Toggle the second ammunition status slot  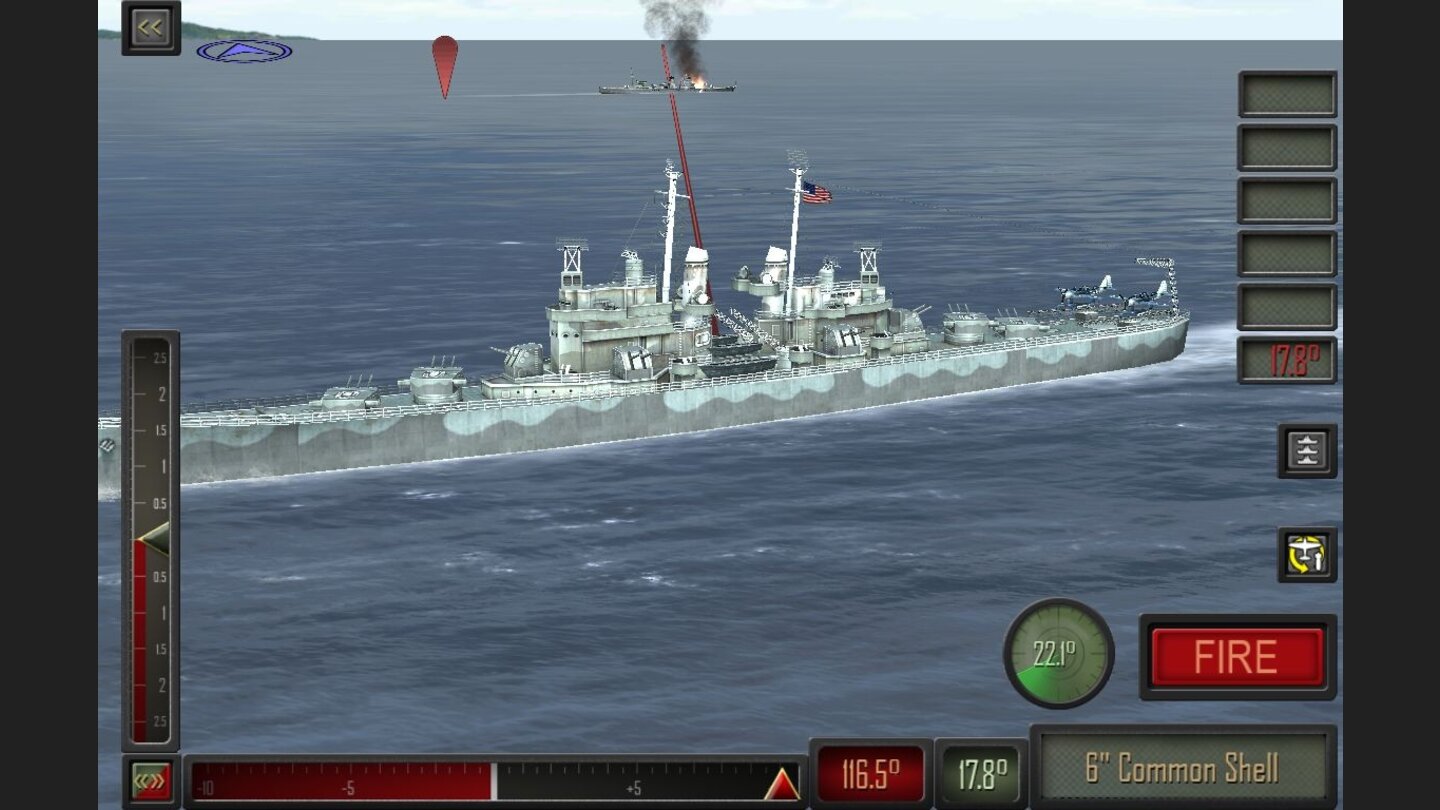pyautogui.click(x=1289, y=145)
